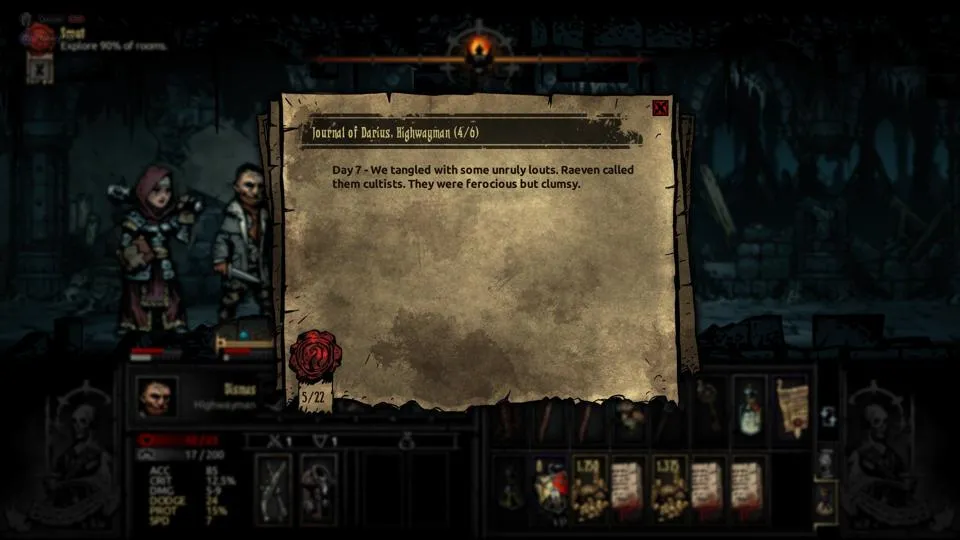Select the heraldic crest shield item
The width and height of the screenshot is (960, 540).
pos(548,489)
